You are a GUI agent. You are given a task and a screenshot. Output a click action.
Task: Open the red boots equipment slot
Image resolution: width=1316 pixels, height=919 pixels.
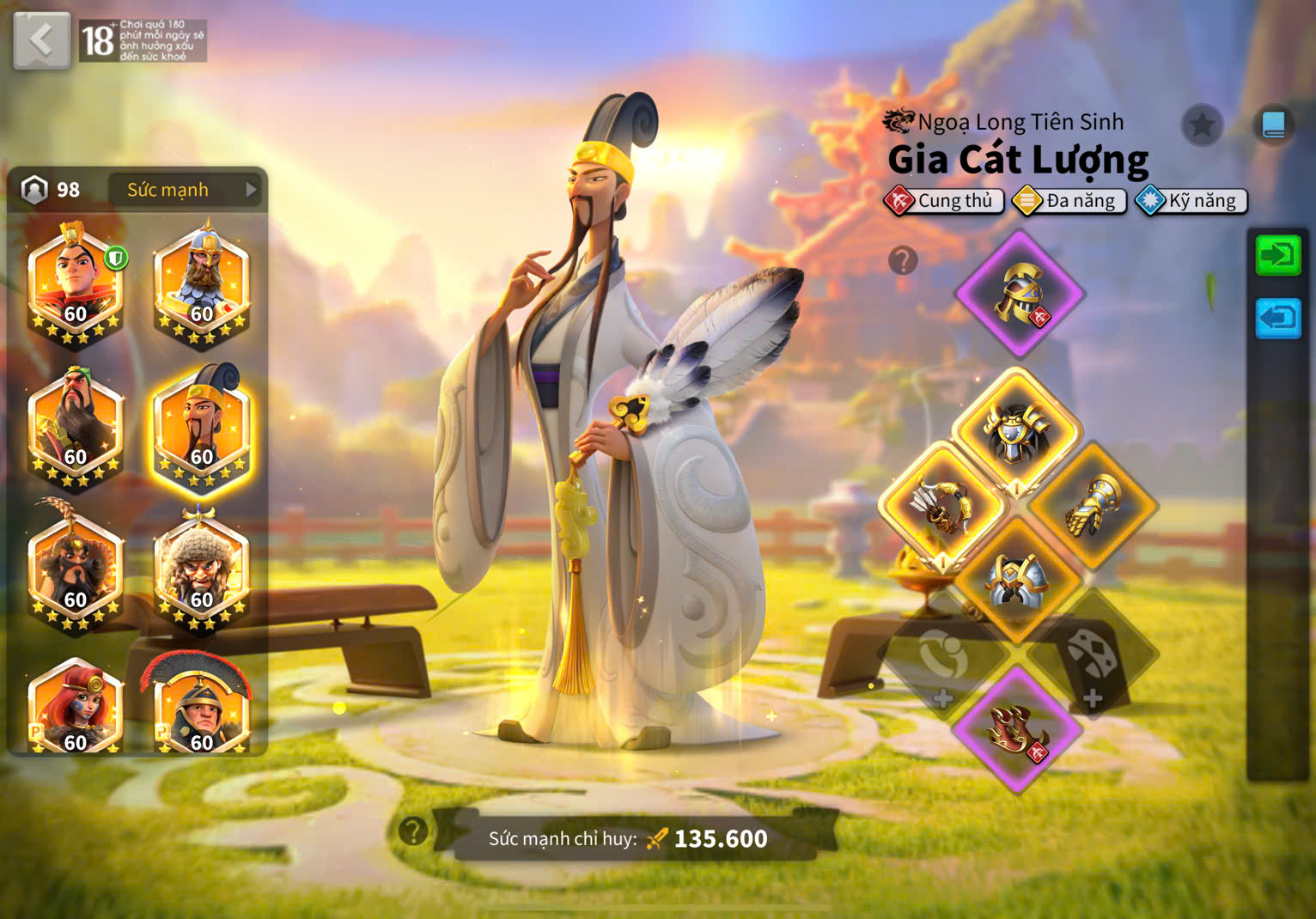pyautogui.click(x=1018, y=730)
